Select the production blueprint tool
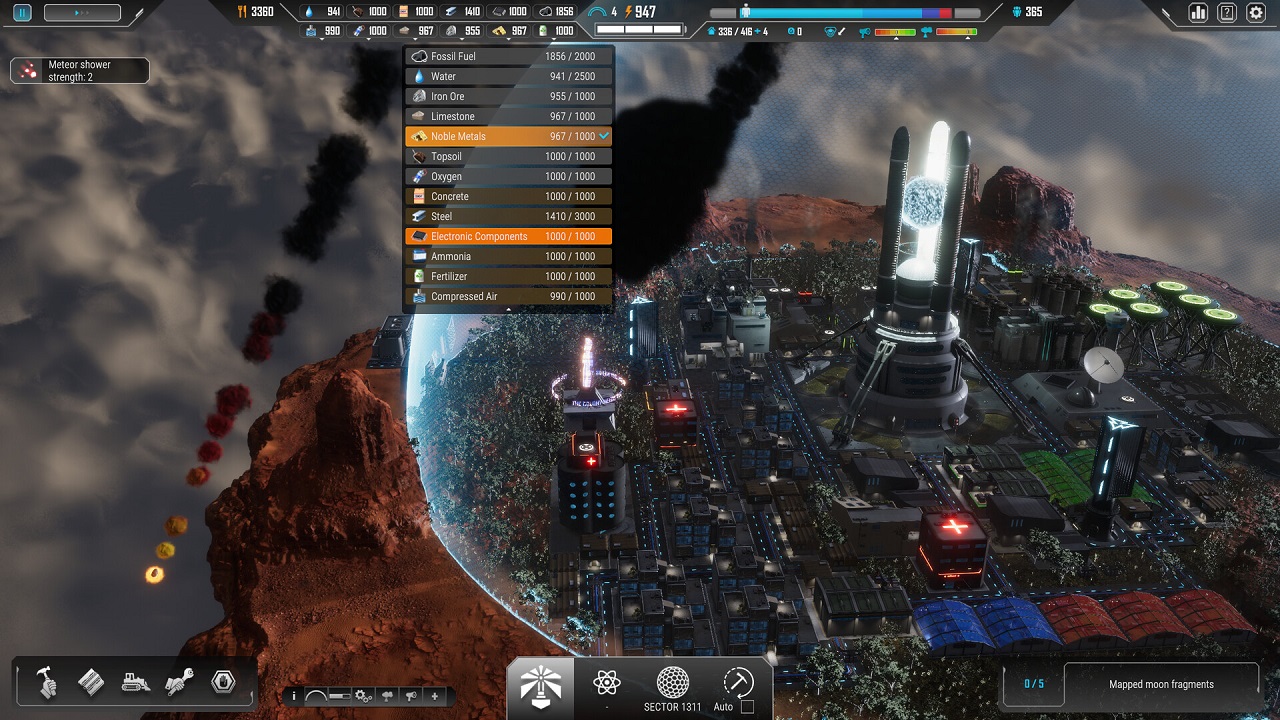 [x=92, y=681]
